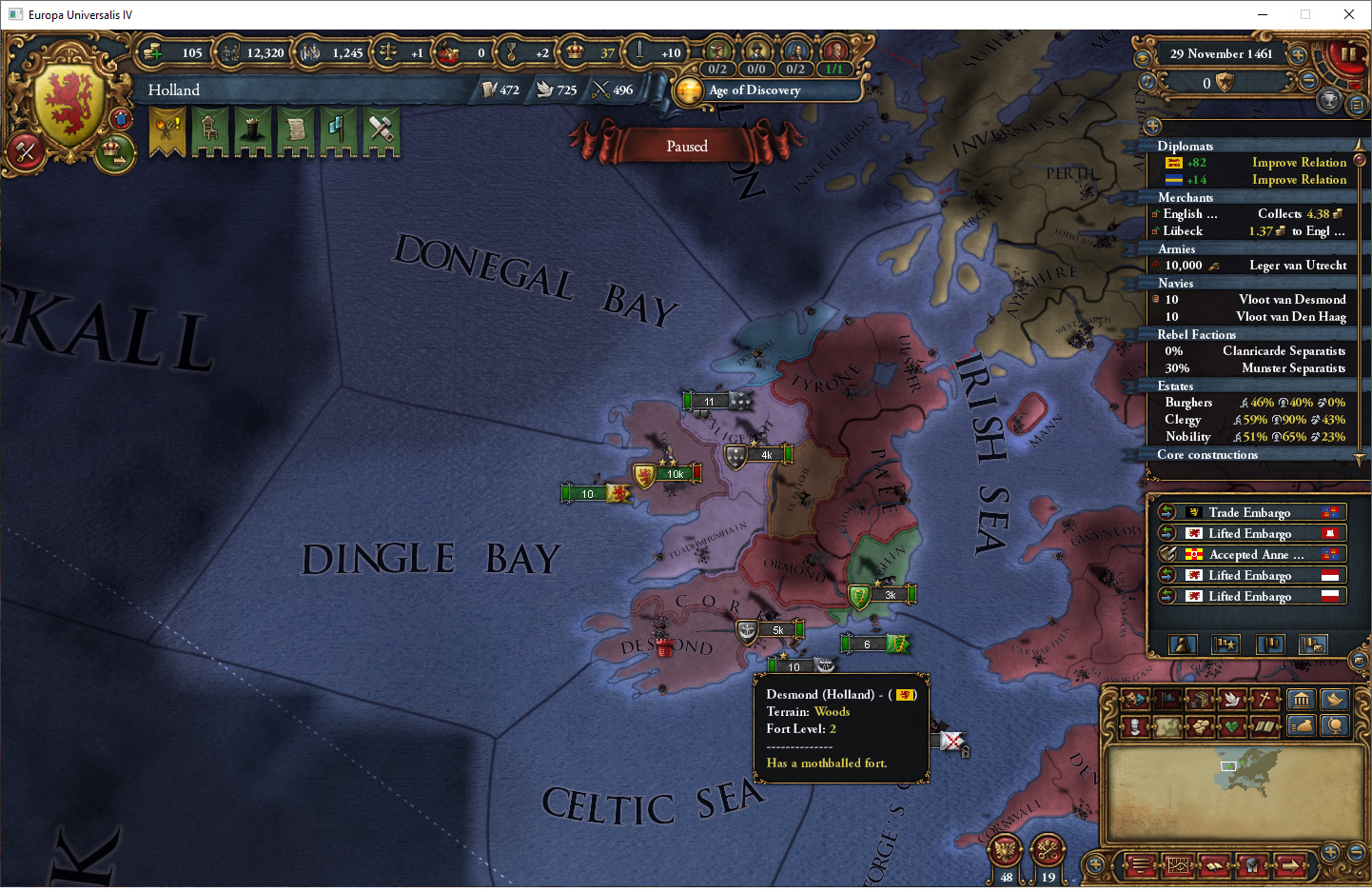The image size is (1372, 892).
Task: Zoom in with the minimap plus button
Action: tap(1330, 851)
